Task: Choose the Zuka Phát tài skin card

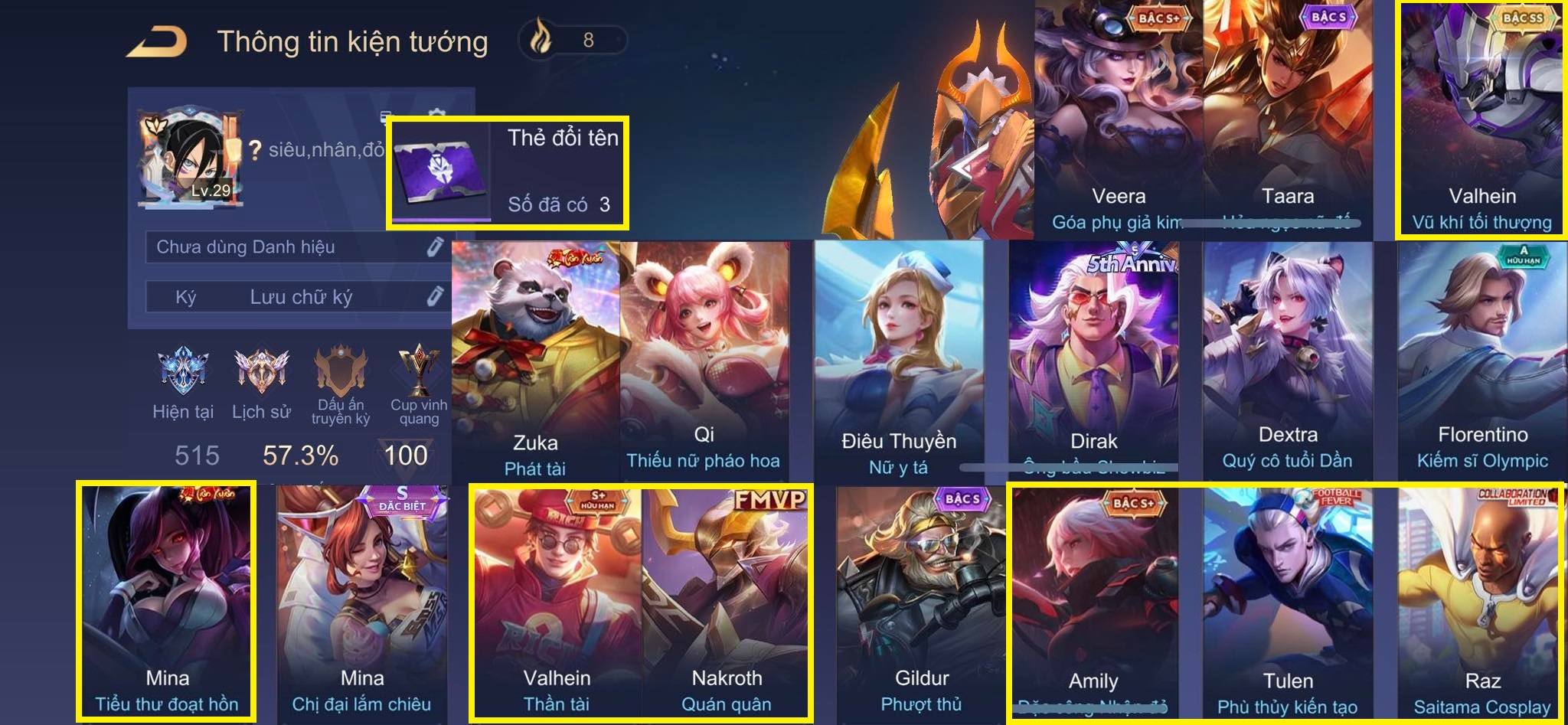Action: (x=535, y=360)
